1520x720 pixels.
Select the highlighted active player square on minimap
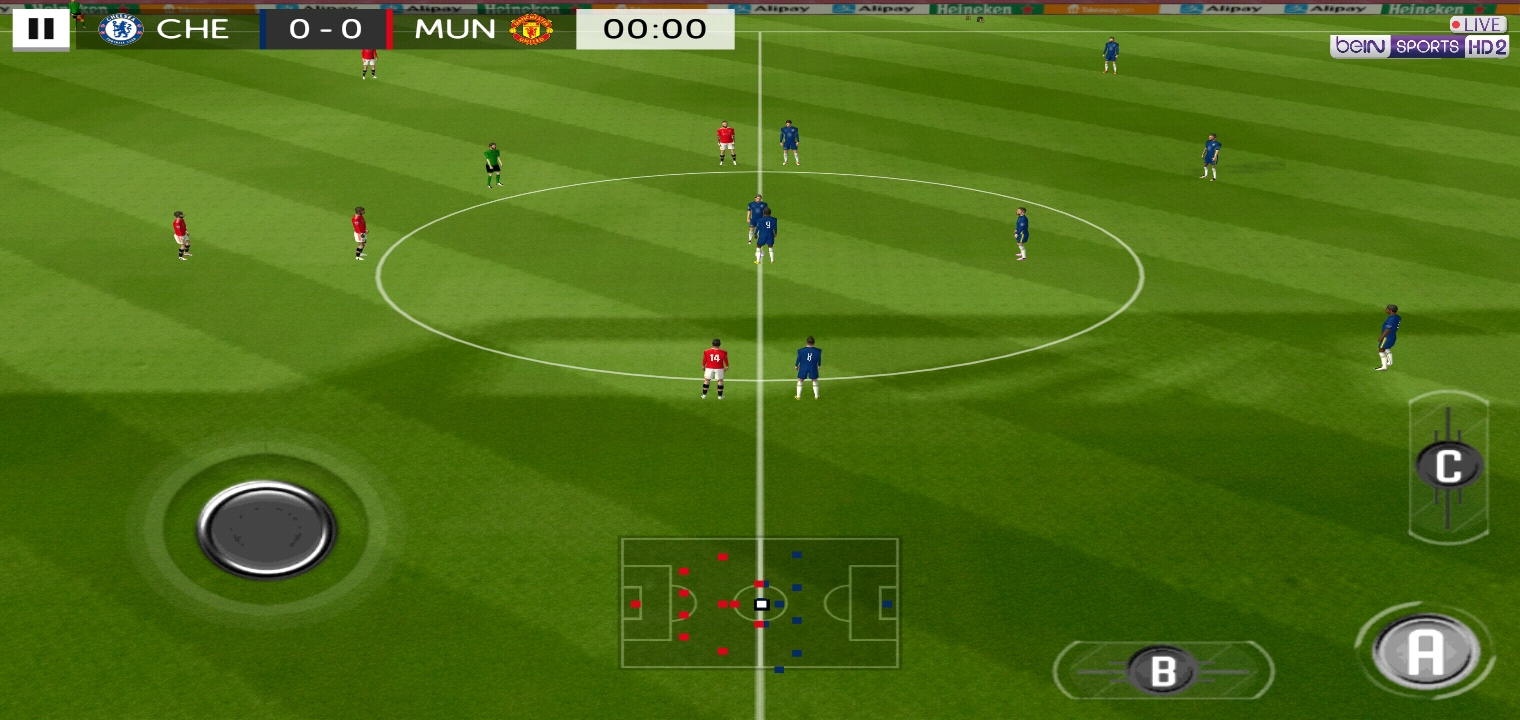pos(761,604)
